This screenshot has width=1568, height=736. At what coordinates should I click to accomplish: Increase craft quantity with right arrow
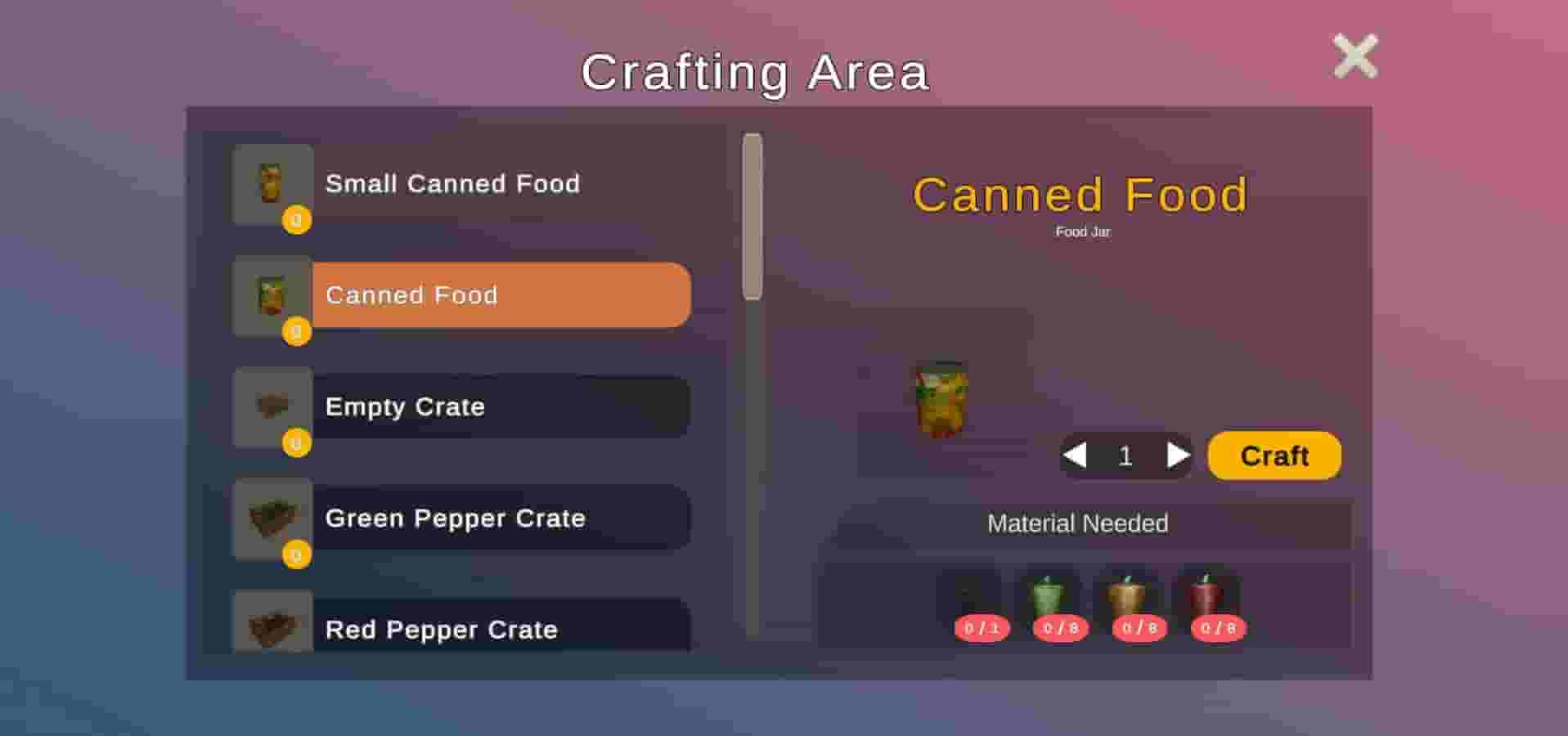tap(1178, 456)
